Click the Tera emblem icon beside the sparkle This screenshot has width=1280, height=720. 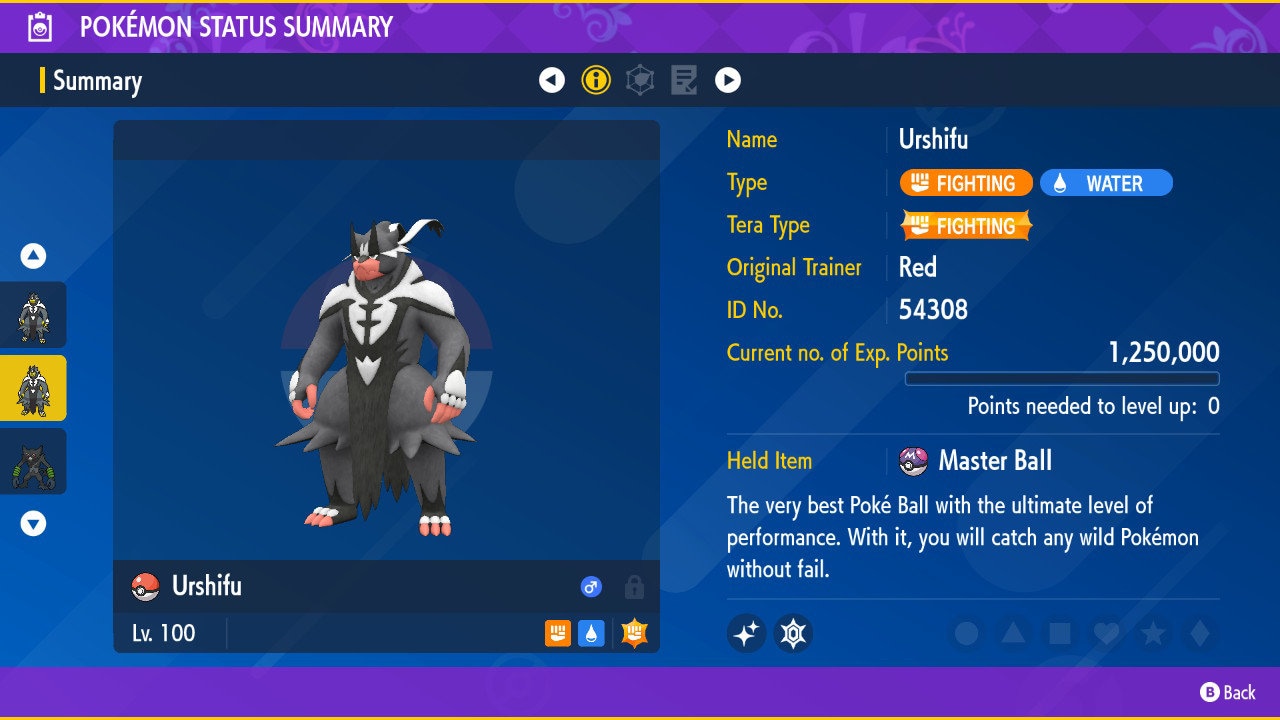pyautogui.click(x=793, y=633)
